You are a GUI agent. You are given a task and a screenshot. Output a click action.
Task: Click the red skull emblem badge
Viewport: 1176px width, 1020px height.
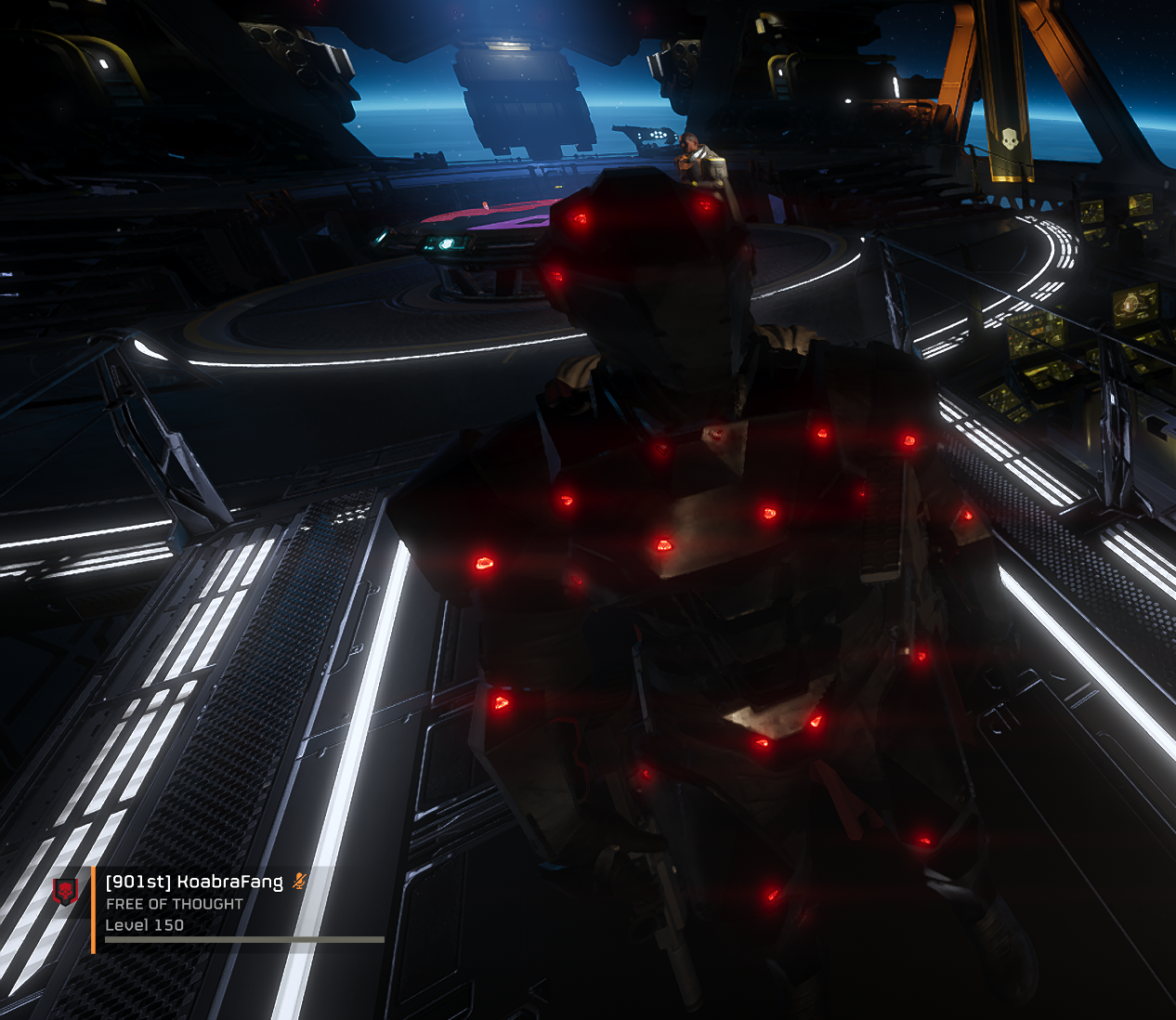point(65,892)
